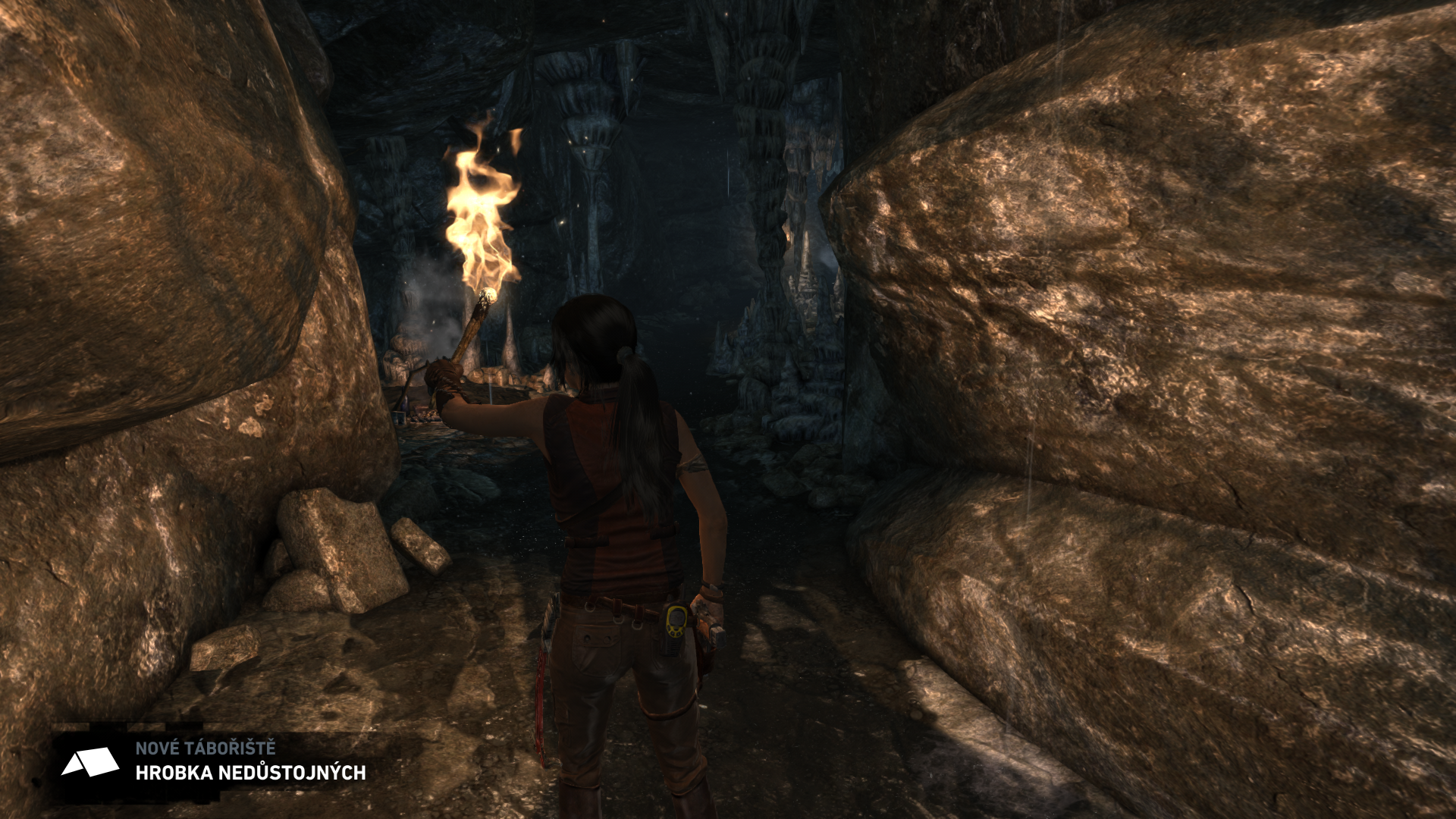Select the Hrobka nedůstojných camp notification text
This screenshot has height=819, width=1456.
tap(250, 773)
